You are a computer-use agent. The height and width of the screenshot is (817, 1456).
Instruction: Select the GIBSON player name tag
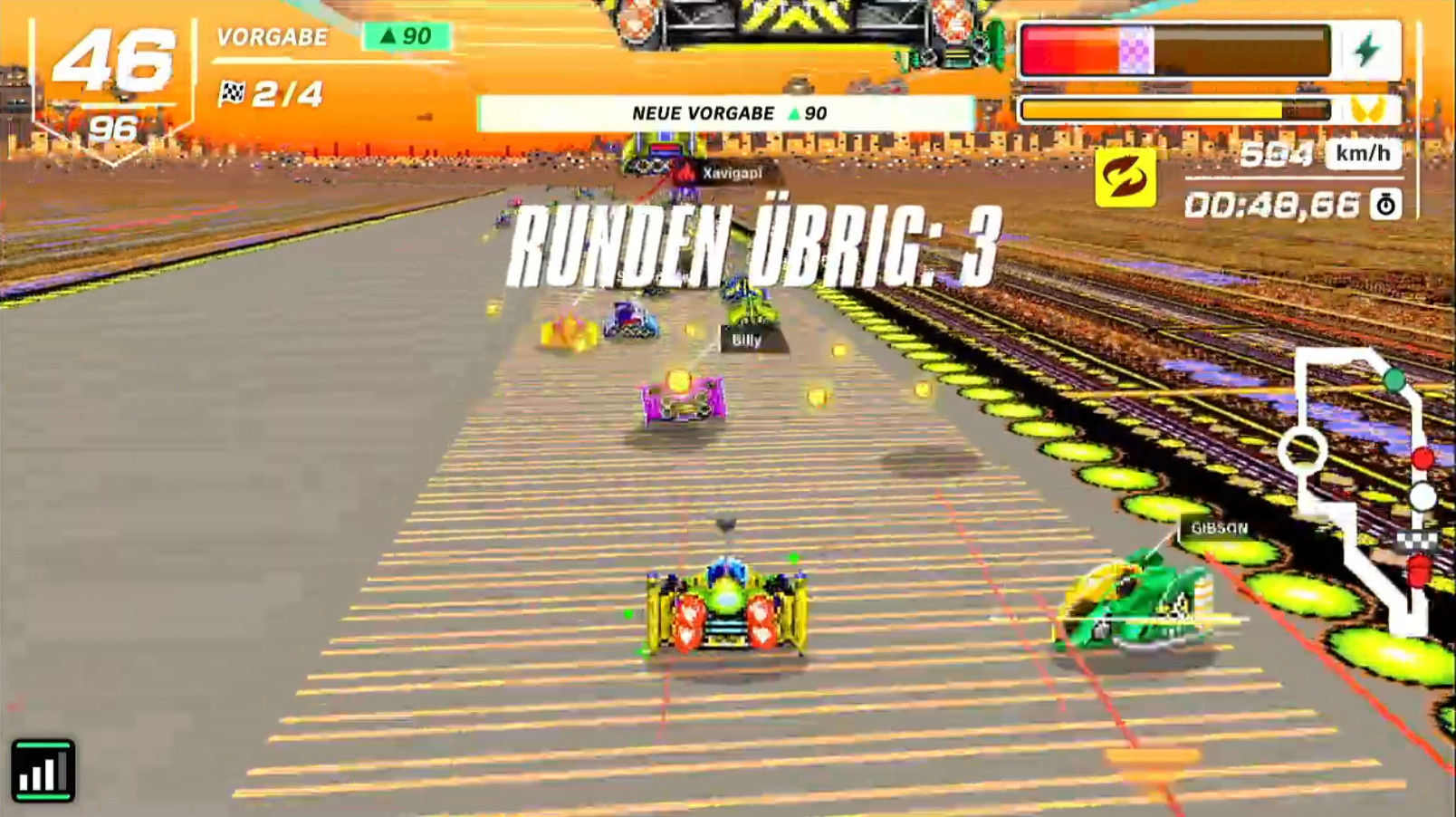click(x=1219, y=528)
